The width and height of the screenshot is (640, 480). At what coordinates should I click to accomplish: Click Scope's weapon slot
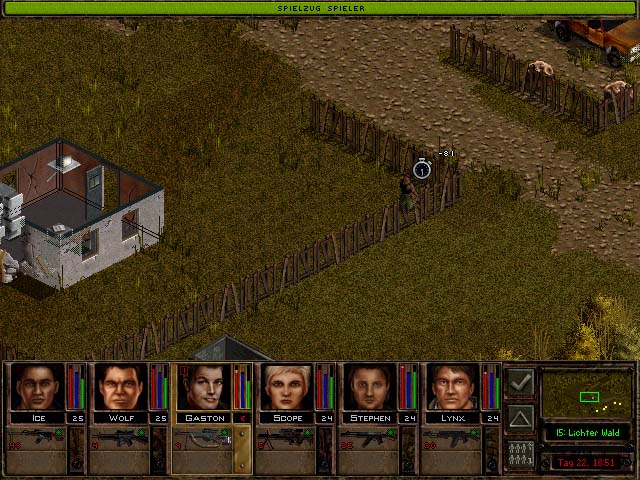pyautogui.click(x=286, y=438)
